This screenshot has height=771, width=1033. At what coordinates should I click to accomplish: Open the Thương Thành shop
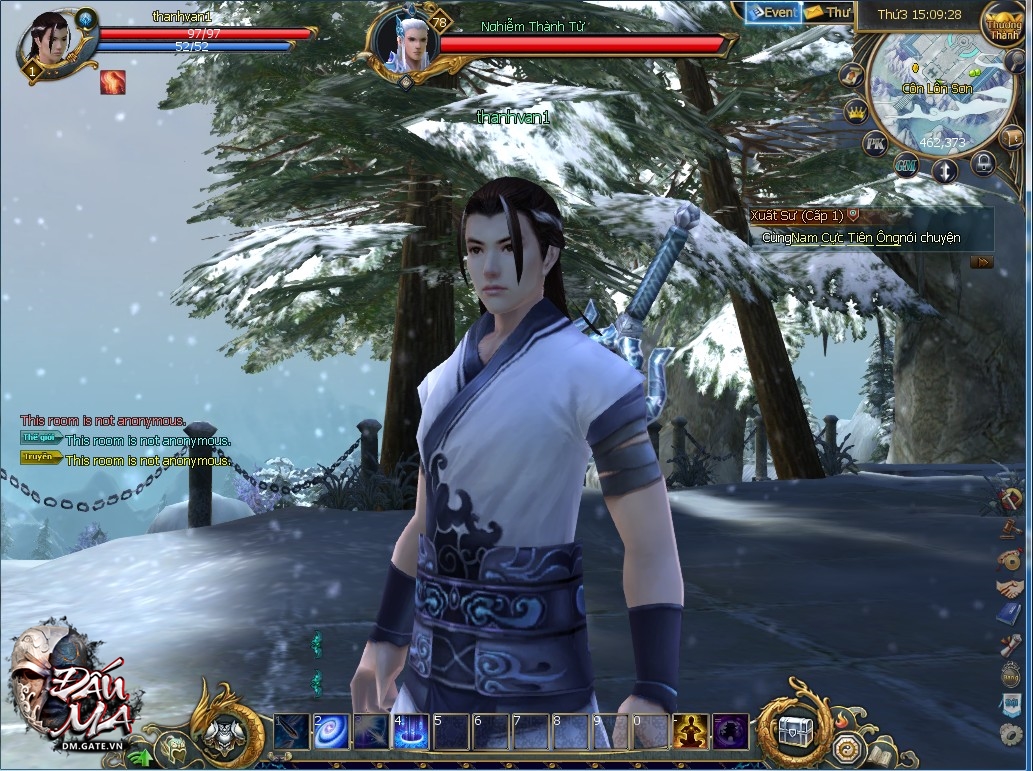click(1003, 25)
